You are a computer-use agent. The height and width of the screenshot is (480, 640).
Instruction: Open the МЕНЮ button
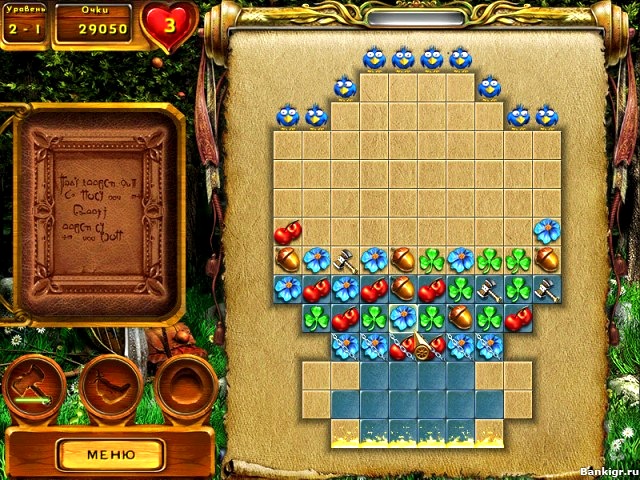coord(110,453)
